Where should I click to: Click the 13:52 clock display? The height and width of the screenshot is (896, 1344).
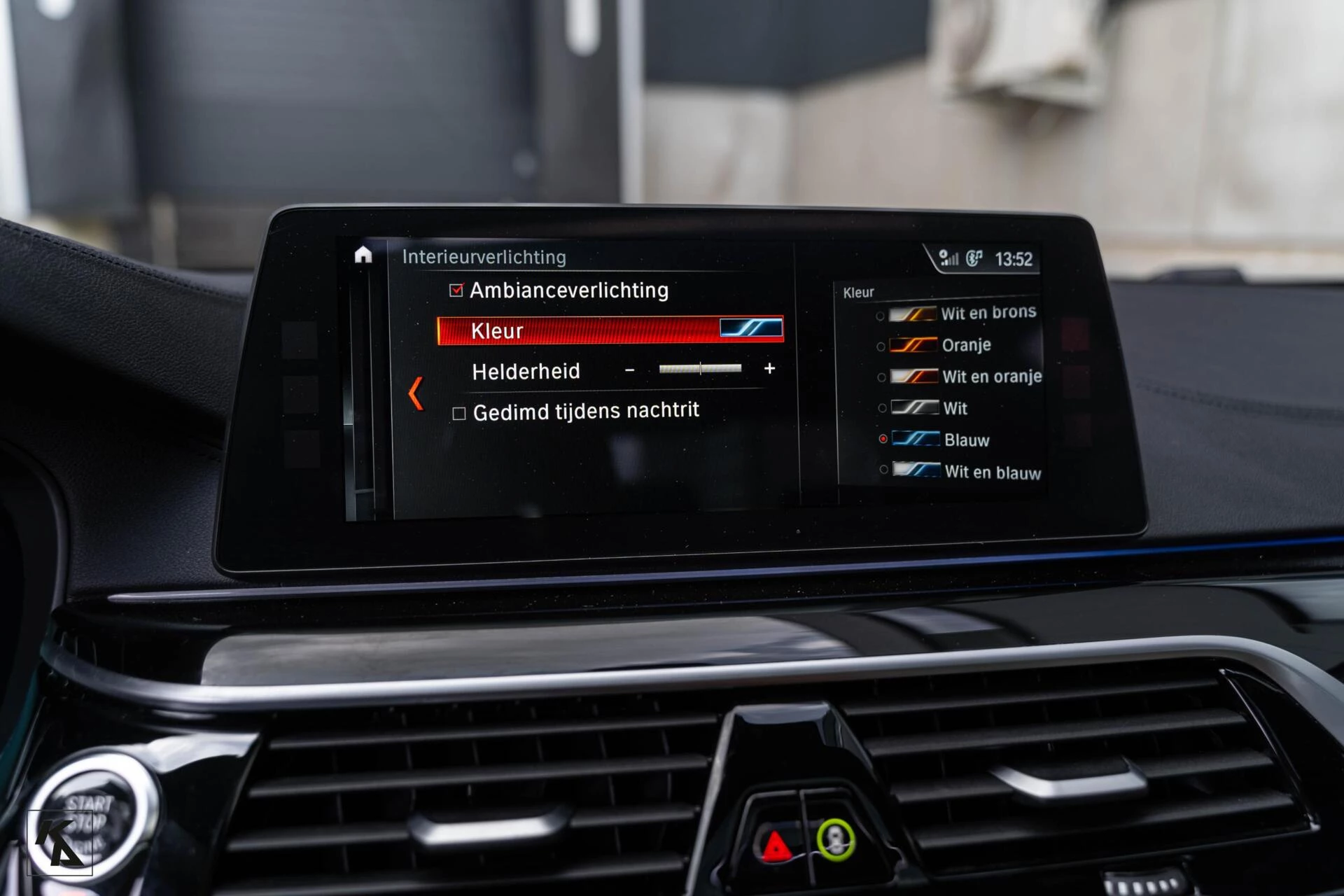[1015, 258]
